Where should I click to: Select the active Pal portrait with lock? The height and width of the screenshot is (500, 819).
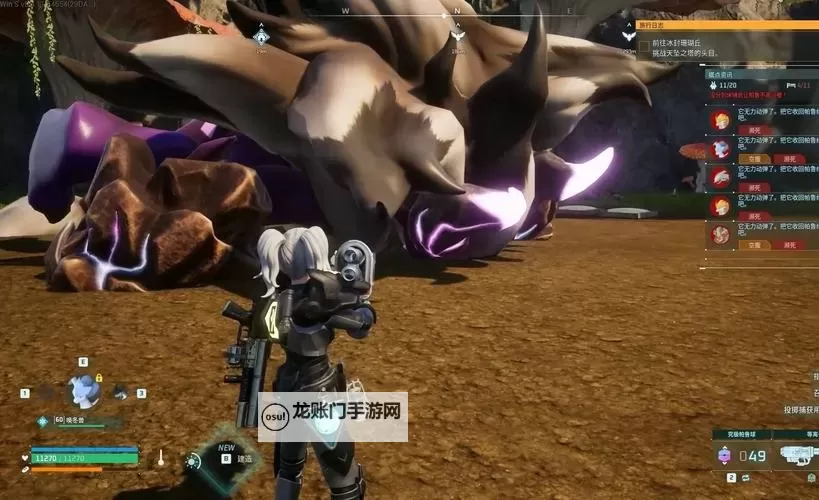click(83, 391)
